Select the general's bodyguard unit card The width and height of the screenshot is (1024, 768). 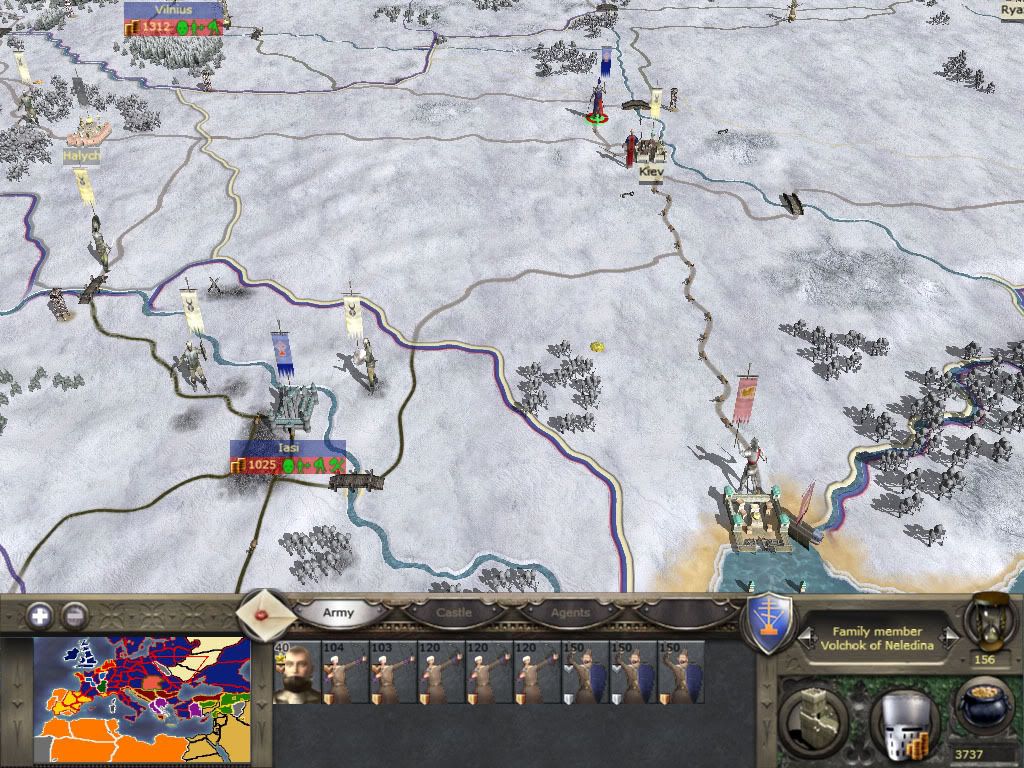click(296, 672)
